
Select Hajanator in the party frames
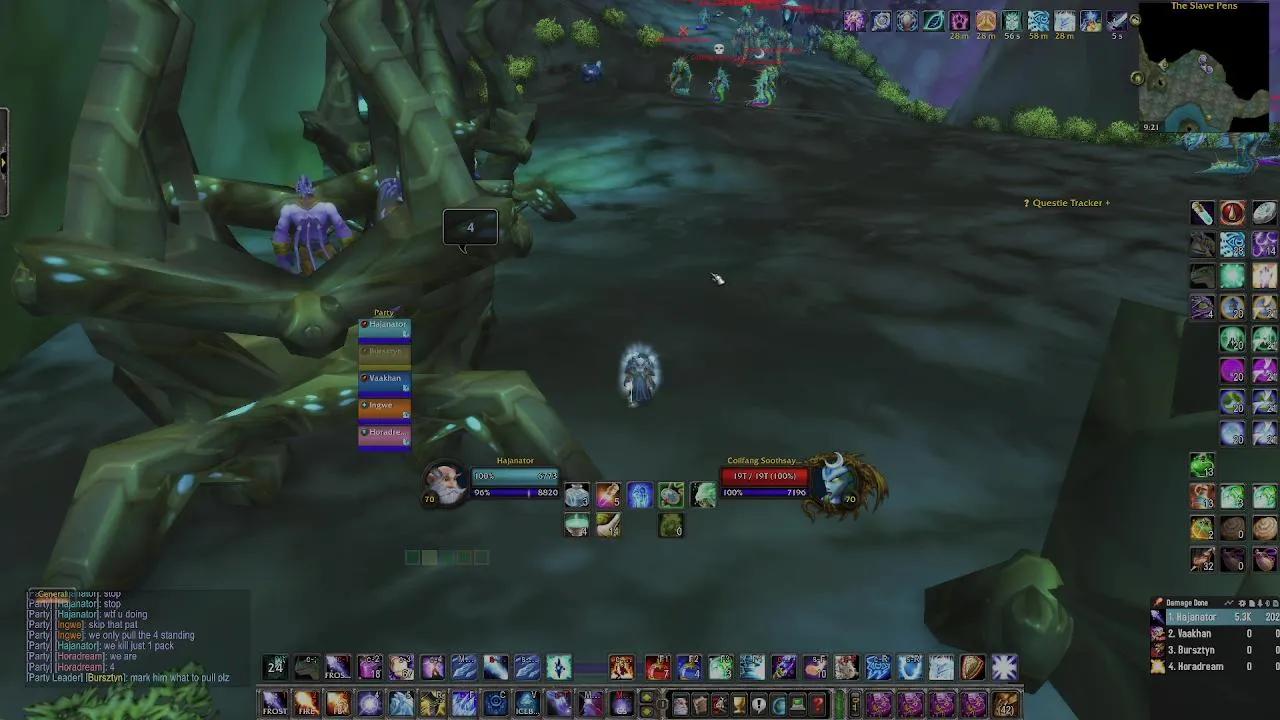pos(384,324)
